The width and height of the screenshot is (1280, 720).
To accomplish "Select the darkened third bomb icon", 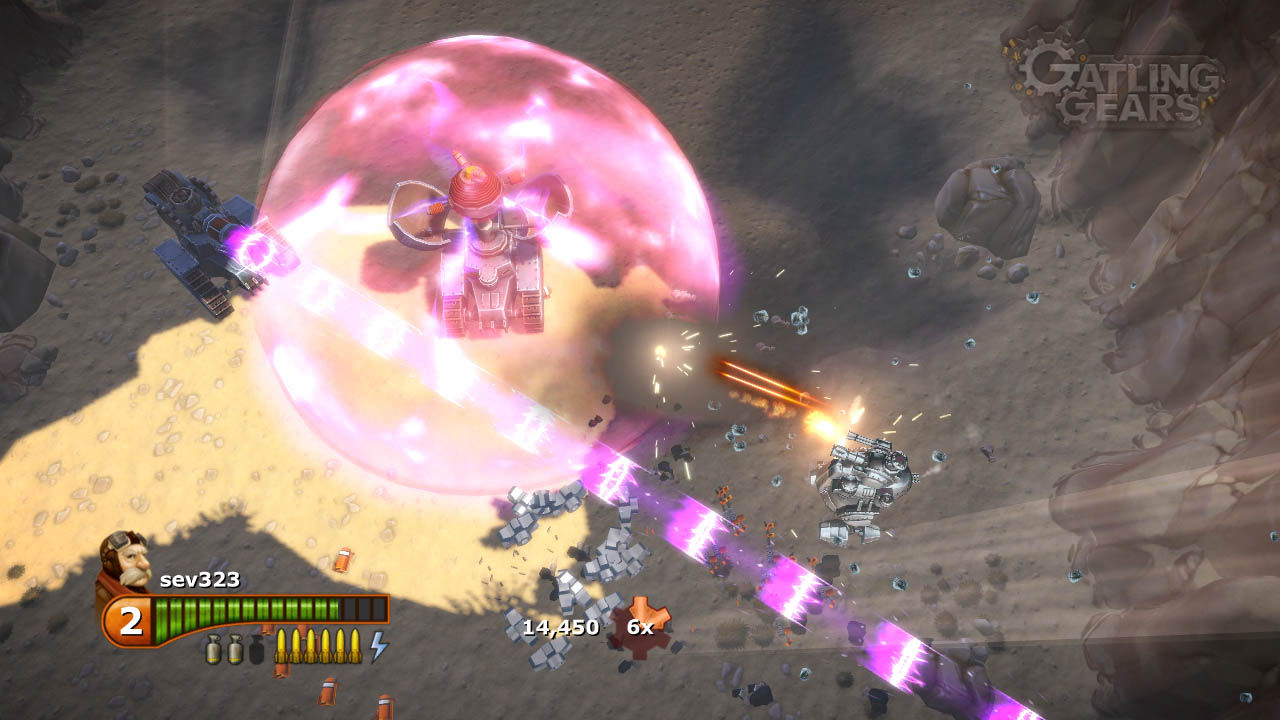I will pos(257,650).
